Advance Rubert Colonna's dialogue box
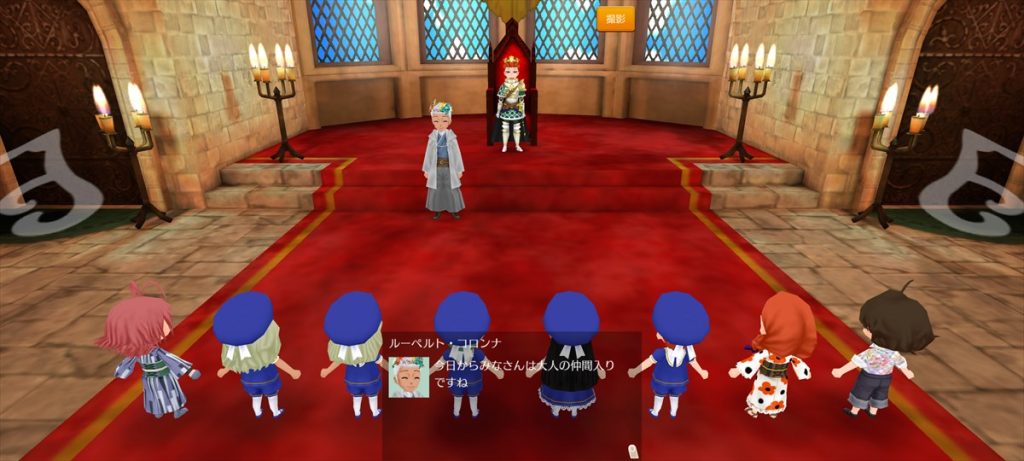 [512, 394]
